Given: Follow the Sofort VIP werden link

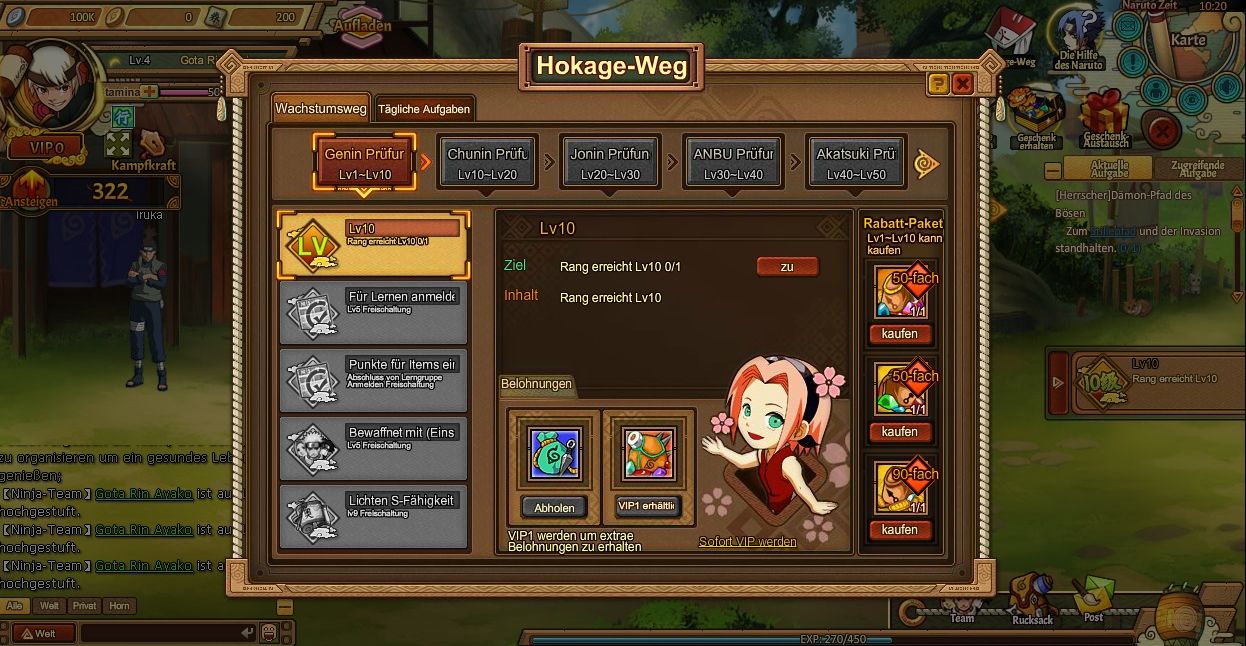Looking at the screenshot, I should point(748,542).
